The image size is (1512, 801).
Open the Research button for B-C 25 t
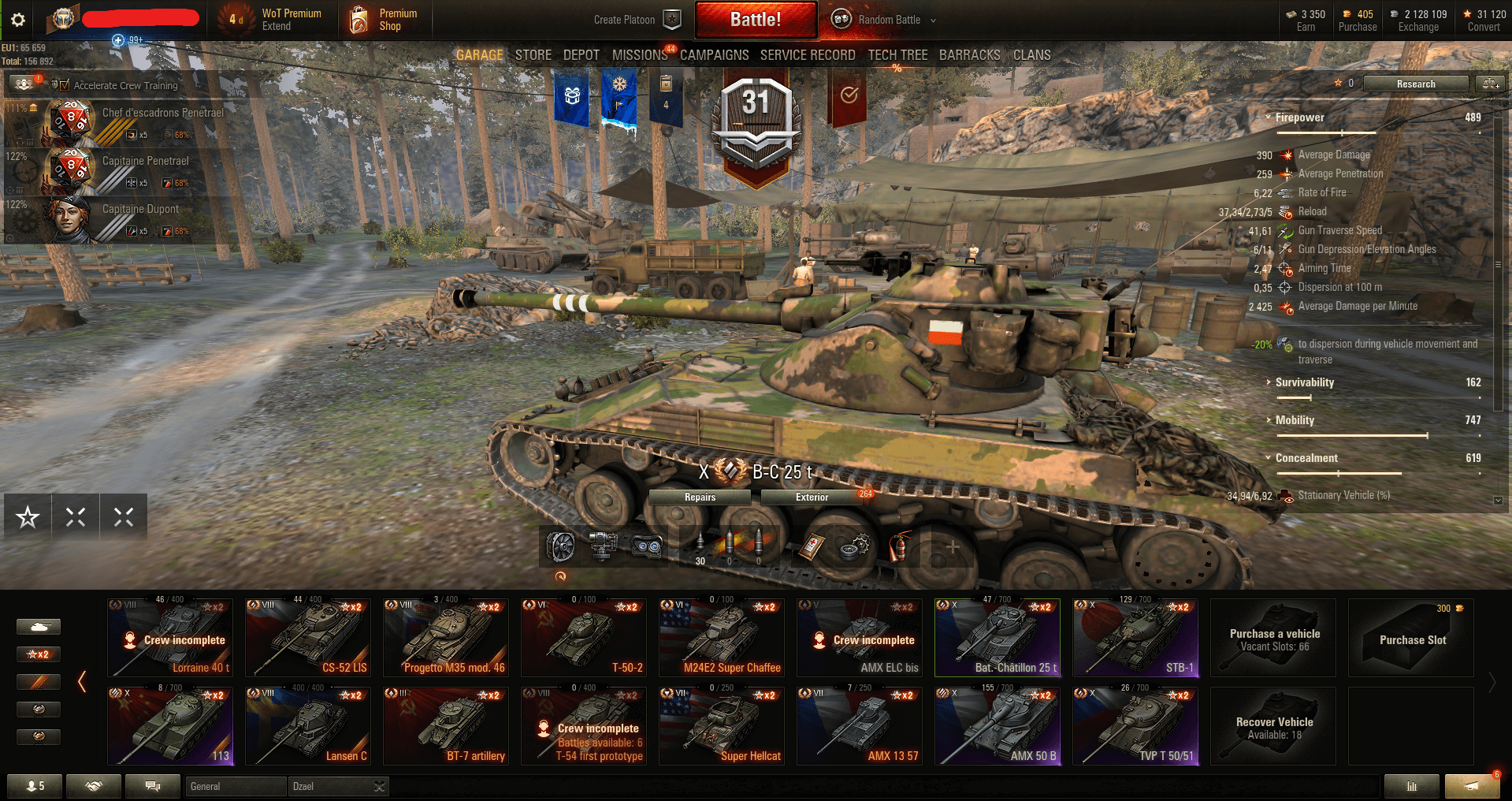1415,84
